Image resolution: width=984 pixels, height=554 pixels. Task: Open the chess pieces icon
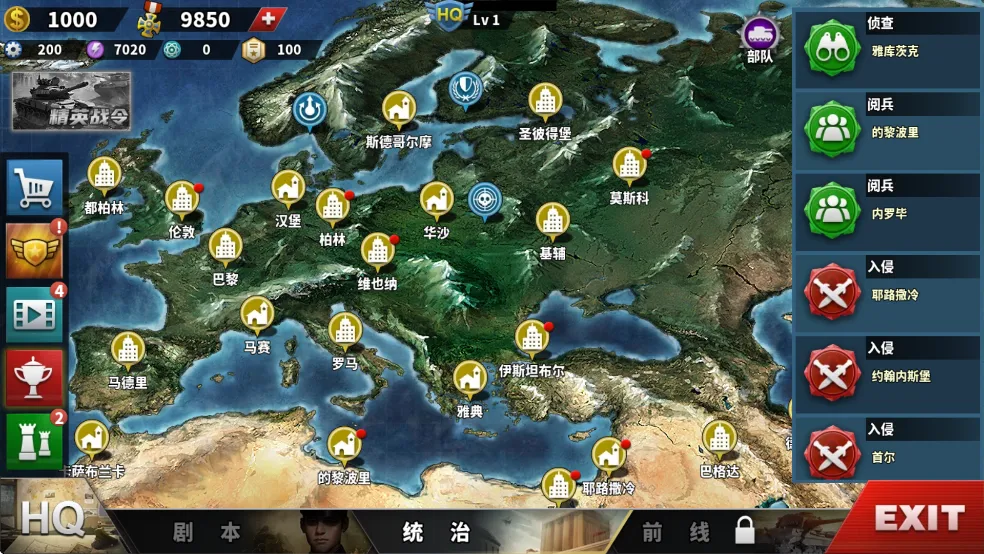point(35,439)
